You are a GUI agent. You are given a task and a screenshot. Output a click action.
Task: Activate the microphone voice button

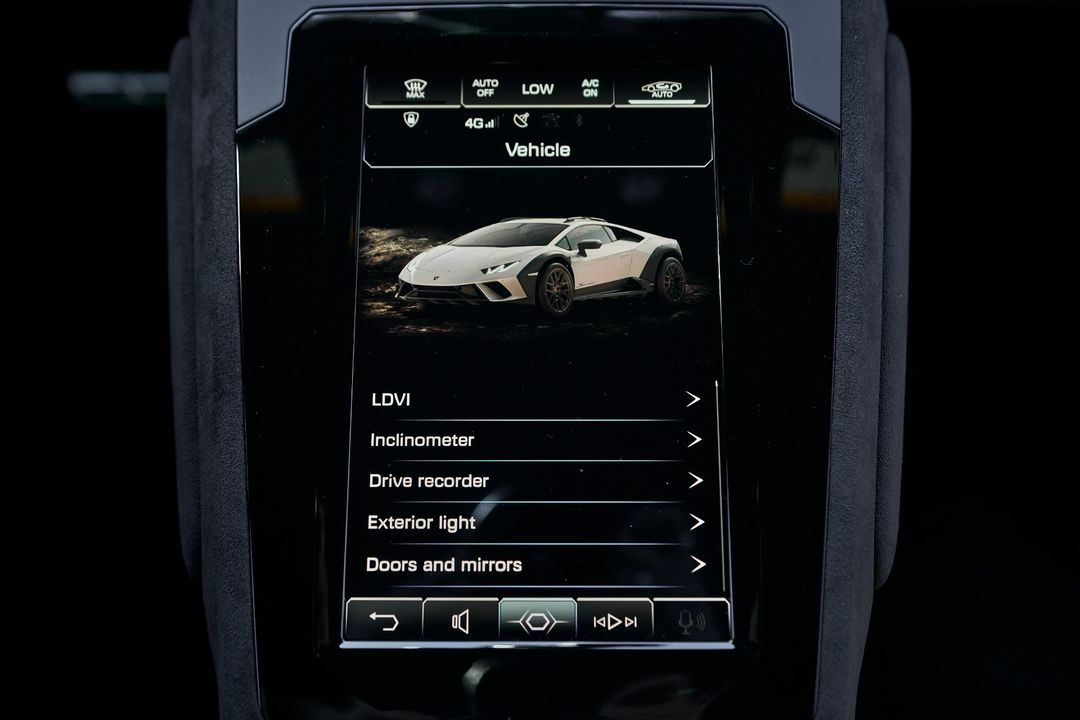click(x=691, y=621)
